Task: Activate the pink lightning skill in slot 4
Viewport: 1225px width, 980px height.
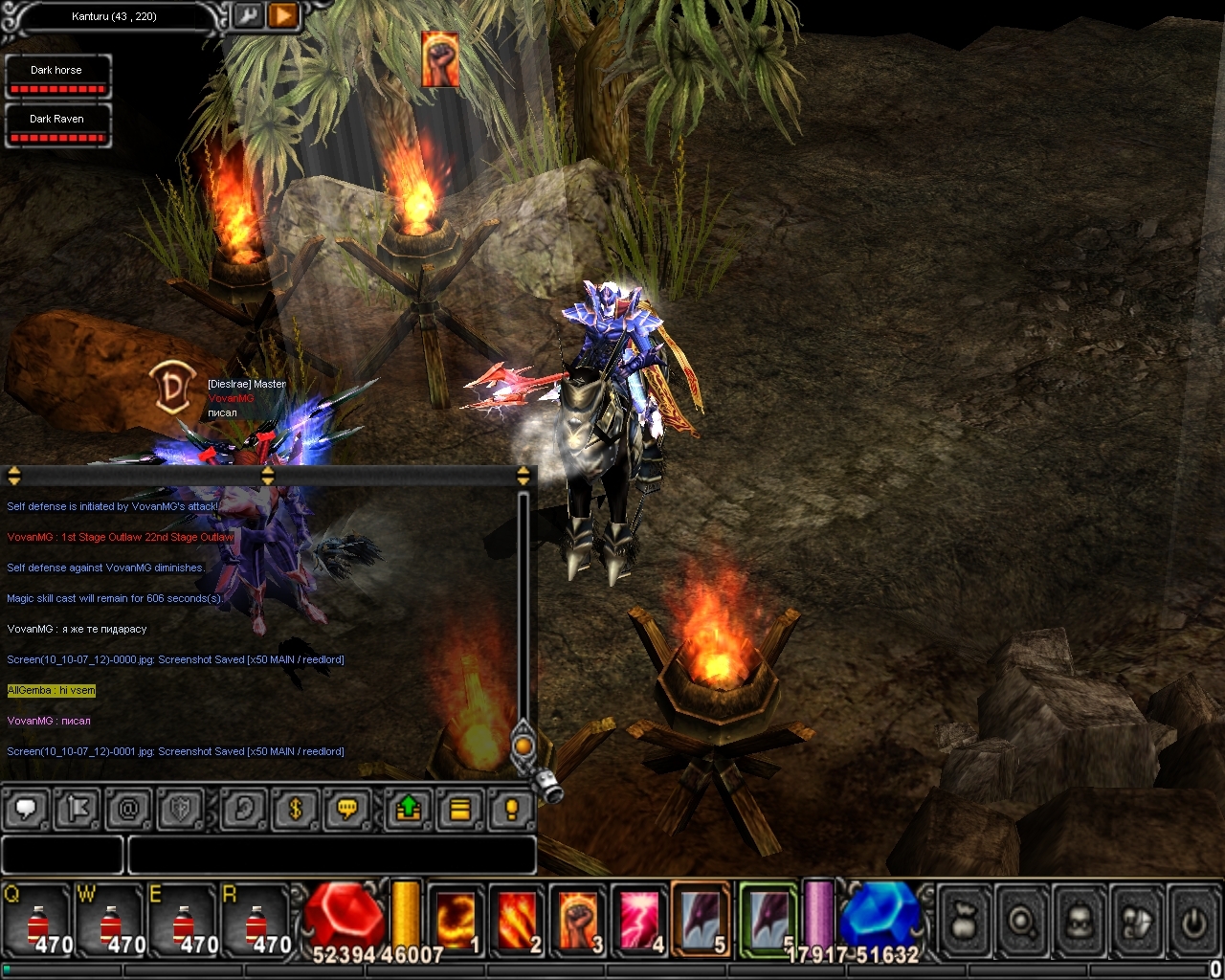Action: point(639,921)
